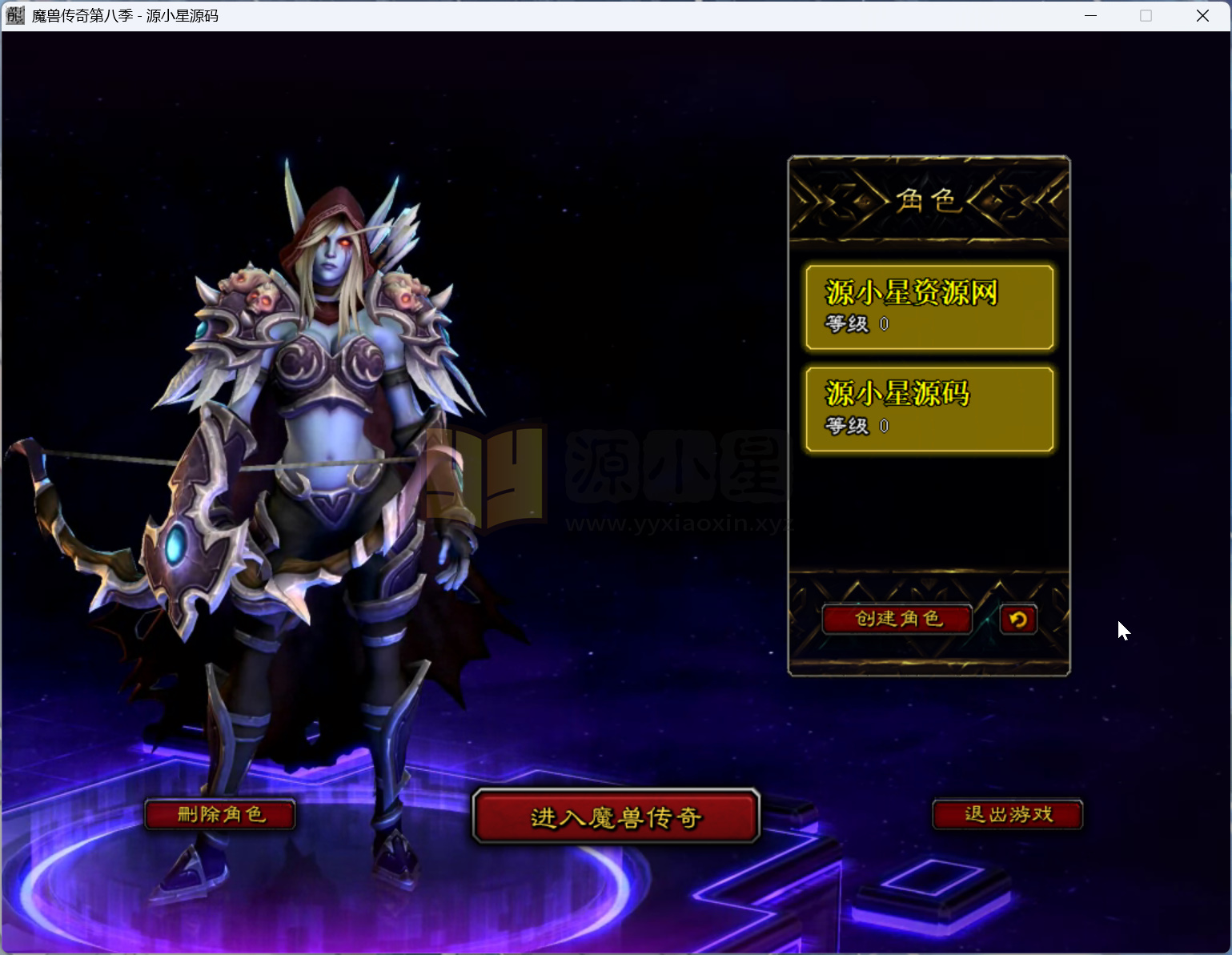1232x955 pixels.
Task: Click the yellow refresh arrow button
Action: (x=1018, y=619)
